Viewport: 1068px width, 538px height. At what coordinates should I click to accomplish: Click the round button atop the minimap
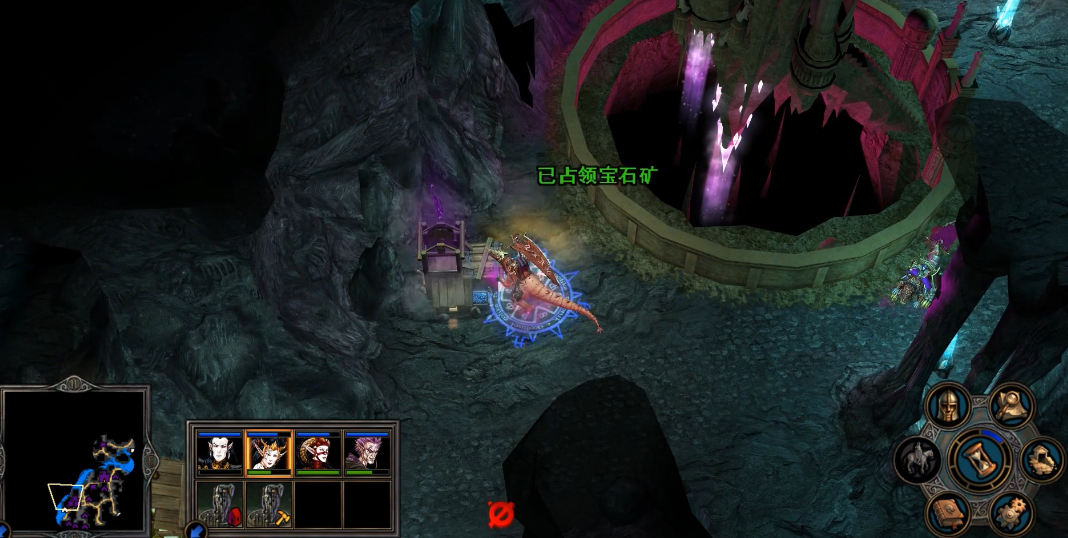click(74, 382)
